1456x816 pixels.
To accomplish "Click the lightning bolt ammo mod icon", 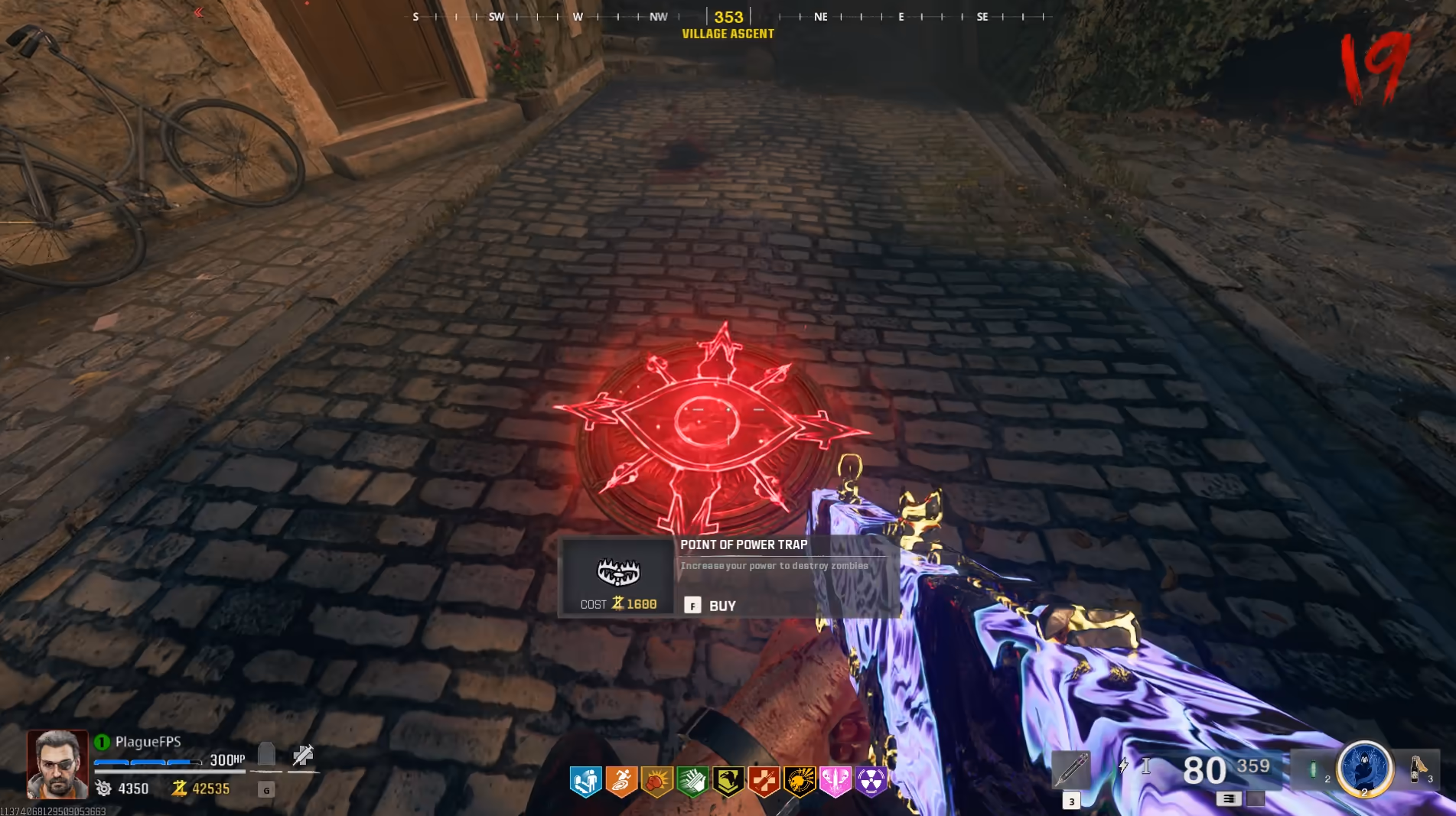I will pyautogui.click(x=1122, y=765).
